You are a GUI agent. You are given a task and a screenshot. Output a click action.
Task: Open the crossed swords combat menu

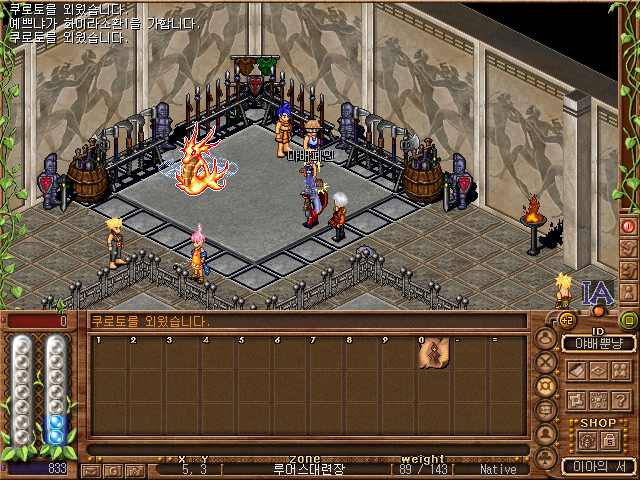(546, 363)
